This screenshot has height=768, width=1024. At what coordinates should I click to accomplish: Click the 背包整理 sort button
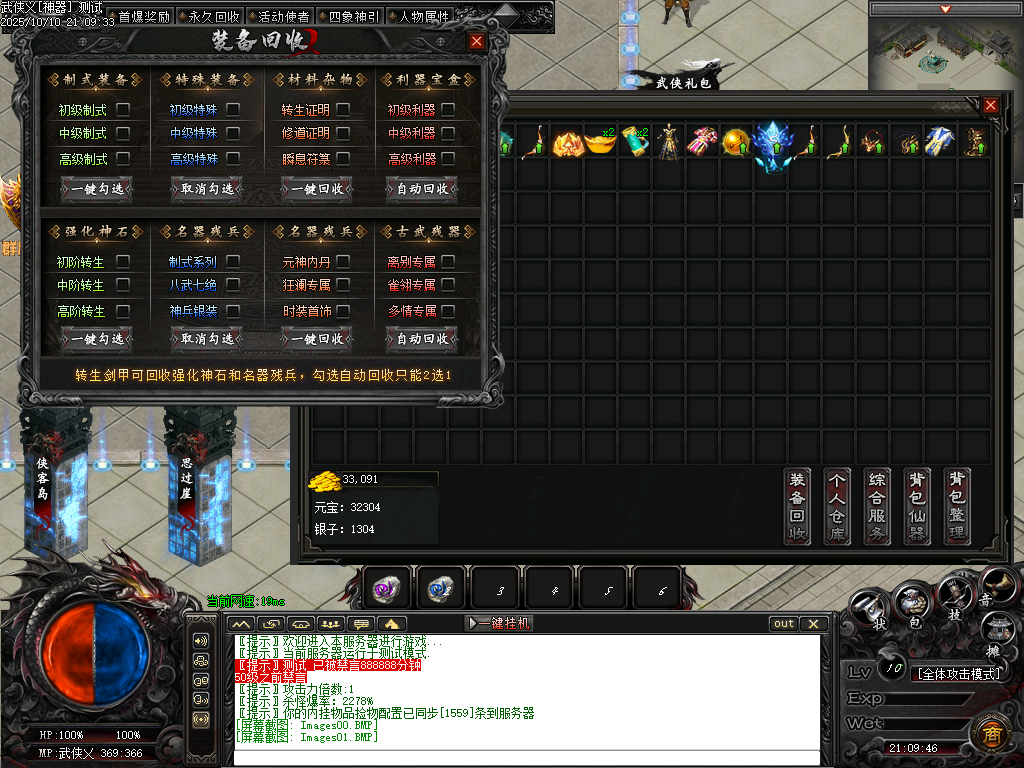(x=957, y=506)
